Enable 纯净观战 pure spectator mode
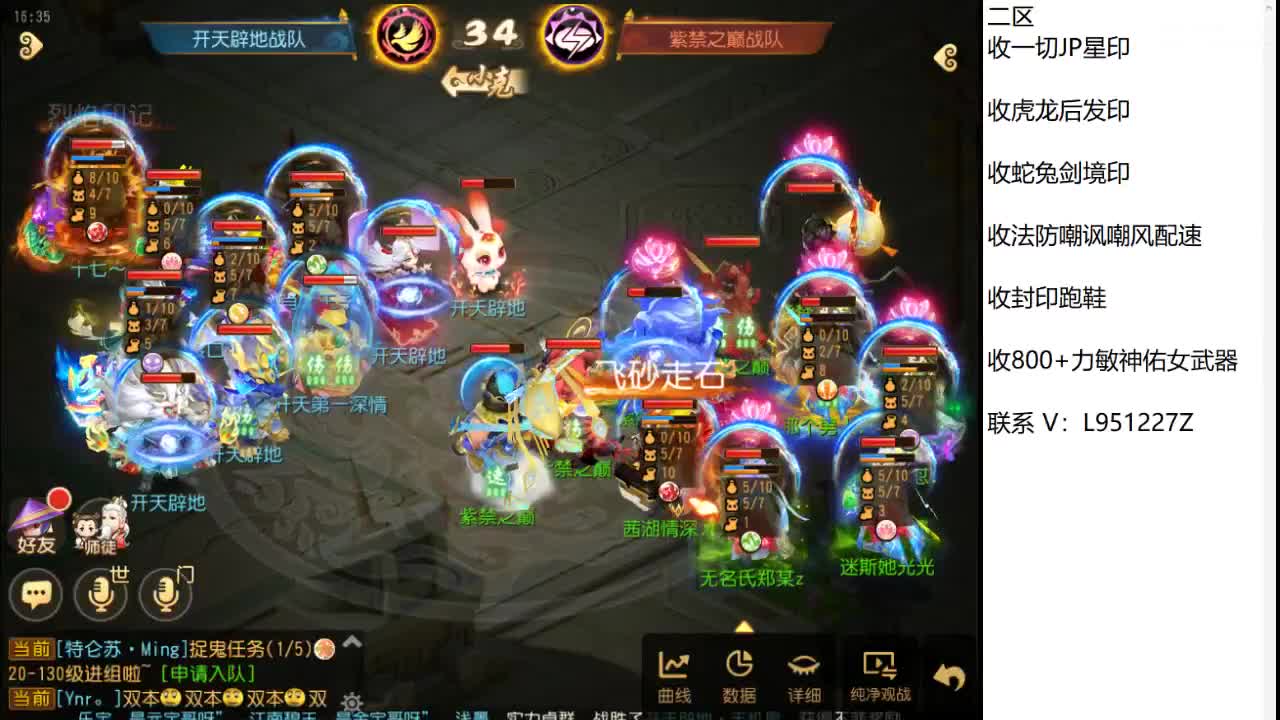Image resolution: width=1280 pixels, height=720 pixels. (878, 670)
